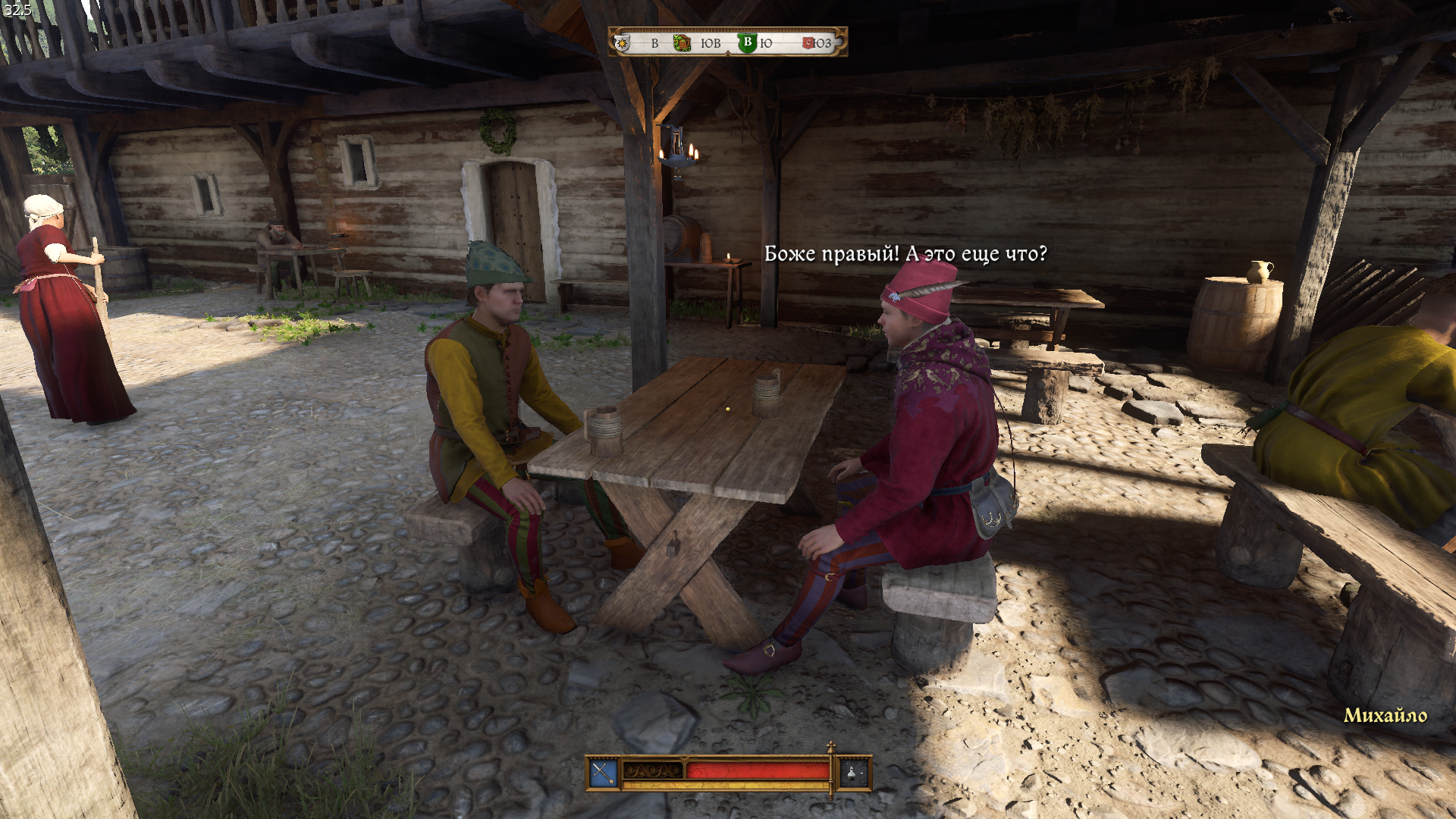Image resolution: width=1456 pixels, height=819 pixels.
Task: Select the tavern barrel marker on compass
Action: [x=682, y=43]
